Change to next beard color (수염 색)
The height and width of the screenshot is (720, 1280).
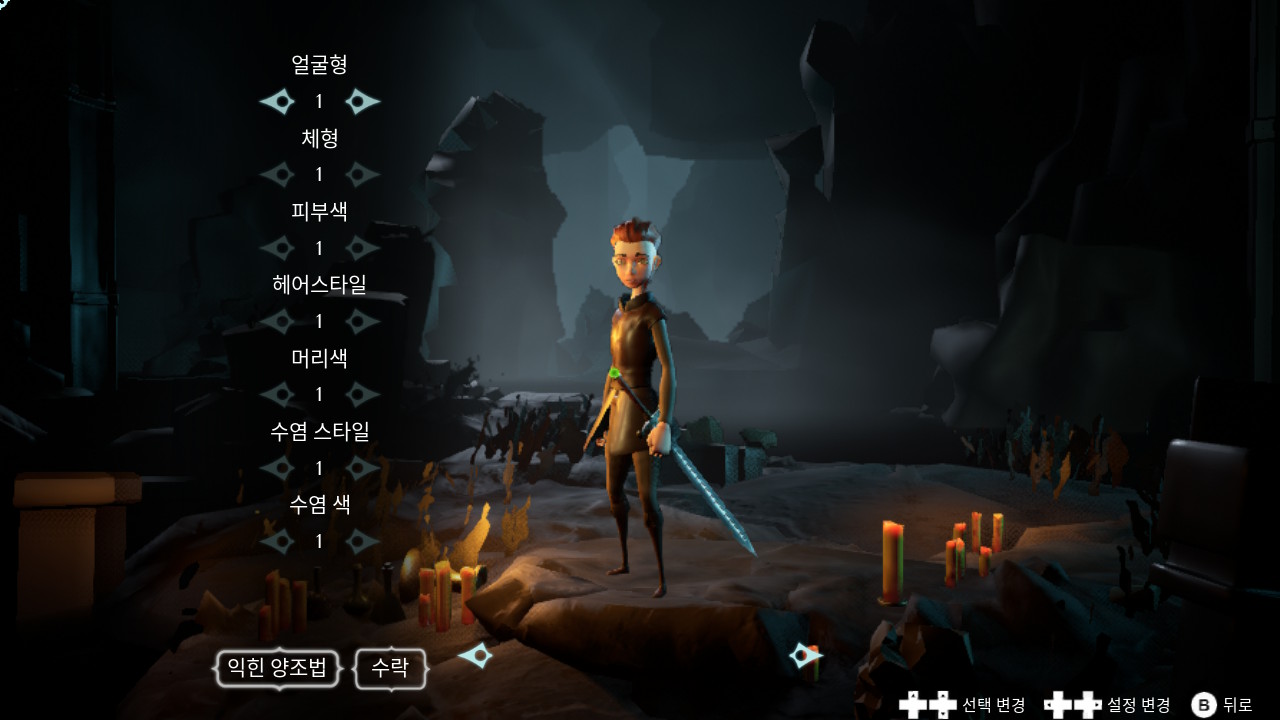click(x=362, y=541)
